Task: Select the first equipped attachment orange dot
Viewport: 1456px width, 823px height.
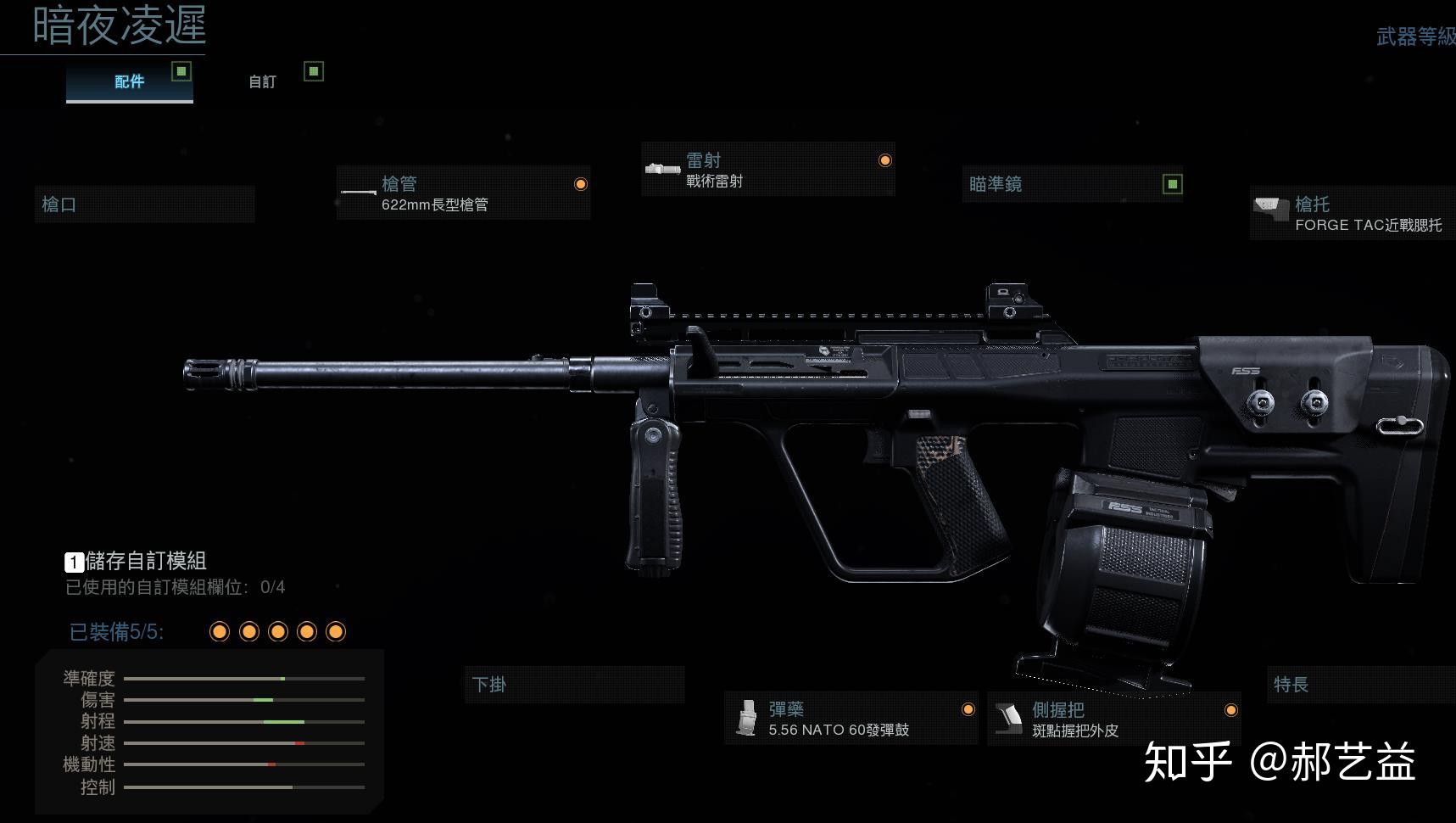Action: click(x=220, y=631)
